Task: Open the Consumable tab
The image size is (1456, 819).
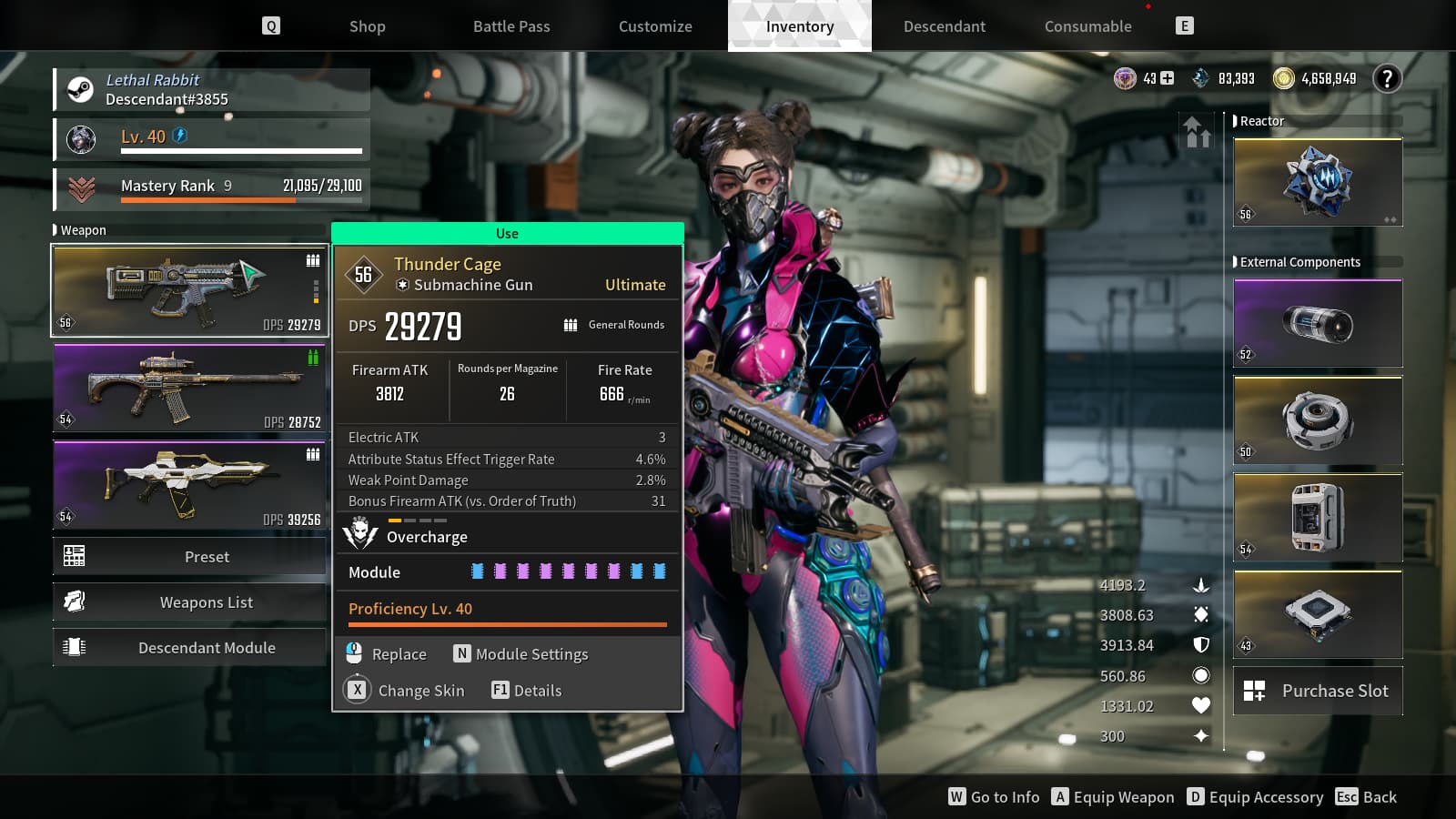Action: [x=1087, y=26]
